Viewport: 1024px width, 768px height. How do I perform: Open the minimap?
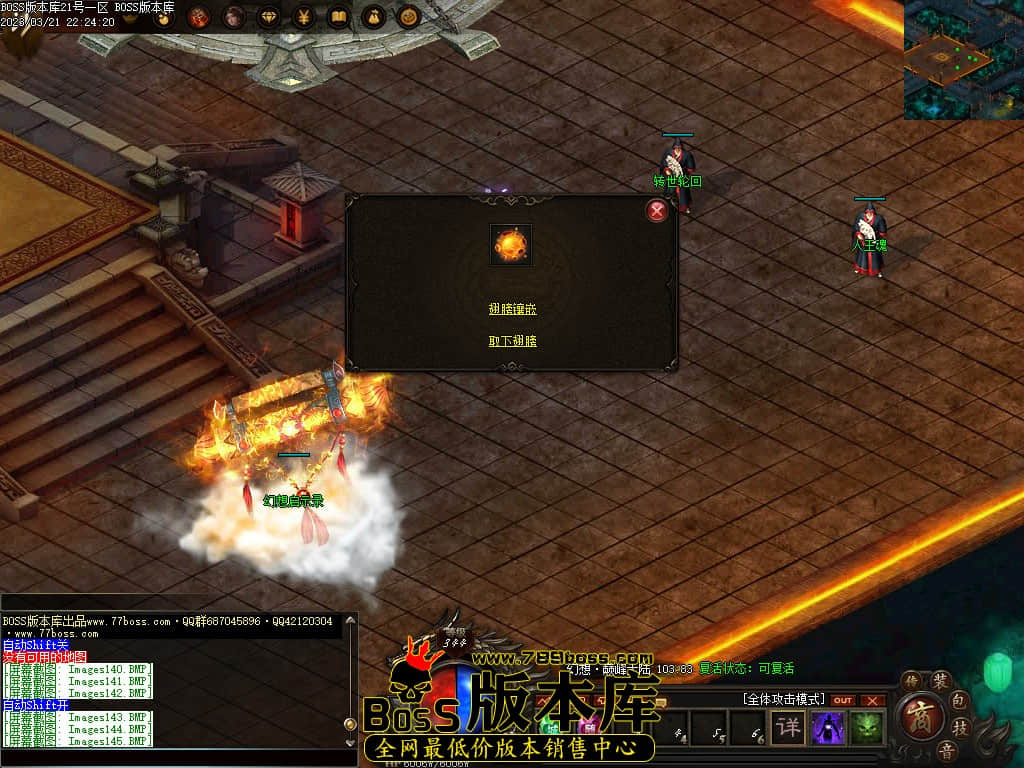click(x=963, y=59)
